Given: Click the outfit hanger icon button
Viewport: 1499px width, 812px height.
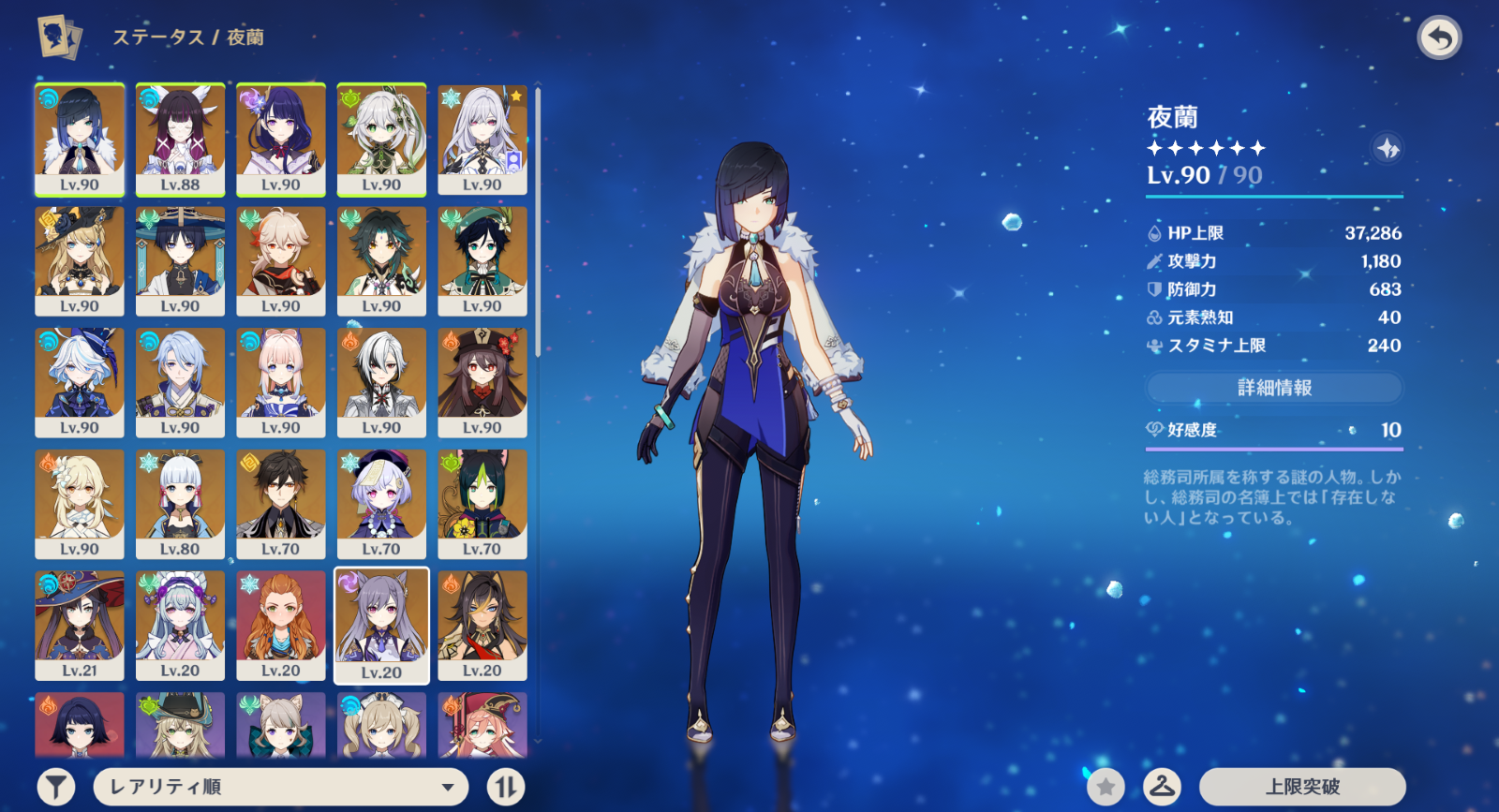Looking at the screenshot, I should pos(1162,787).
